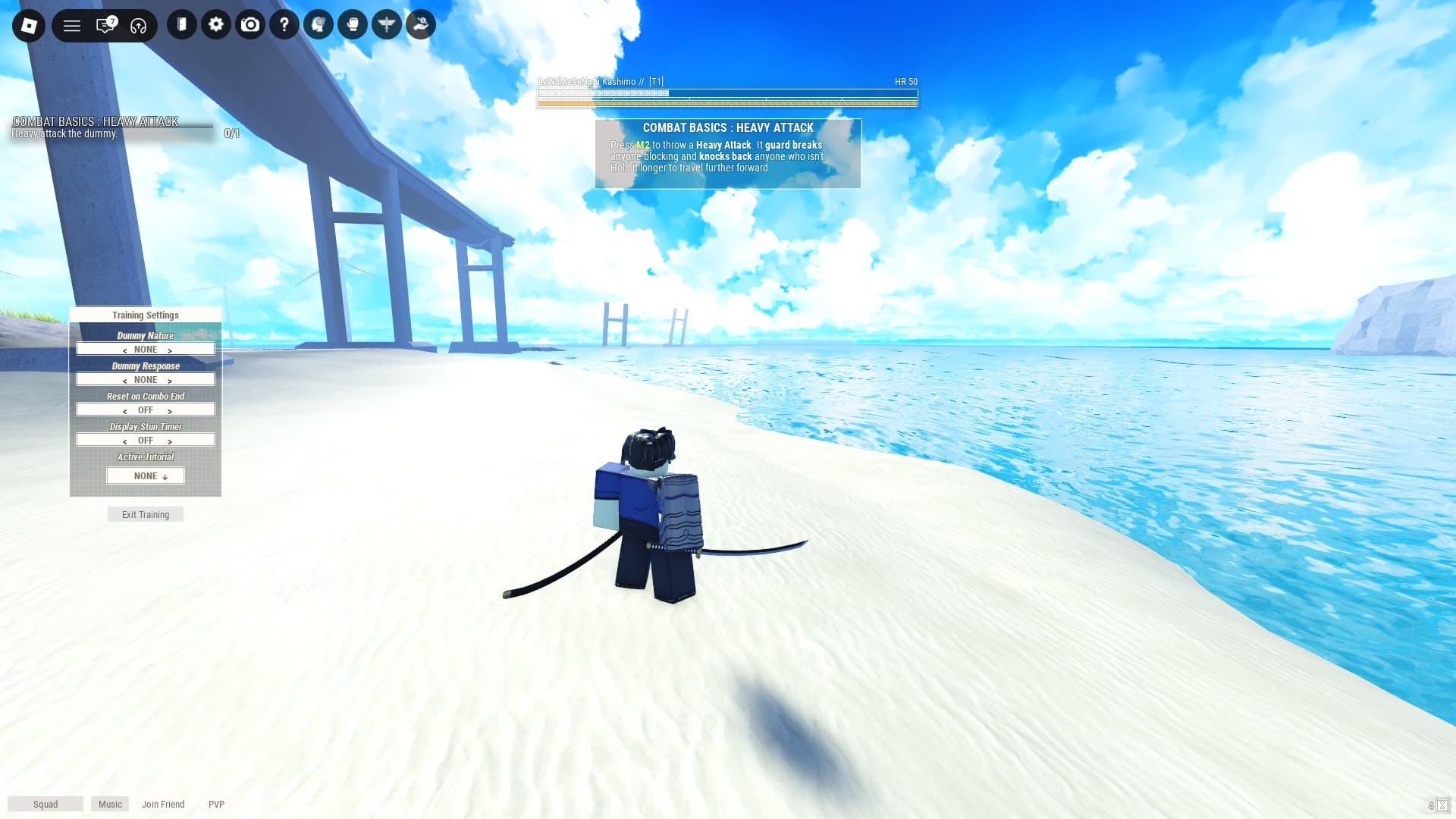The height and width of the screenshot is (819, 1456).
Task: Open the question mark help button
Action: (x=284, y=25)
